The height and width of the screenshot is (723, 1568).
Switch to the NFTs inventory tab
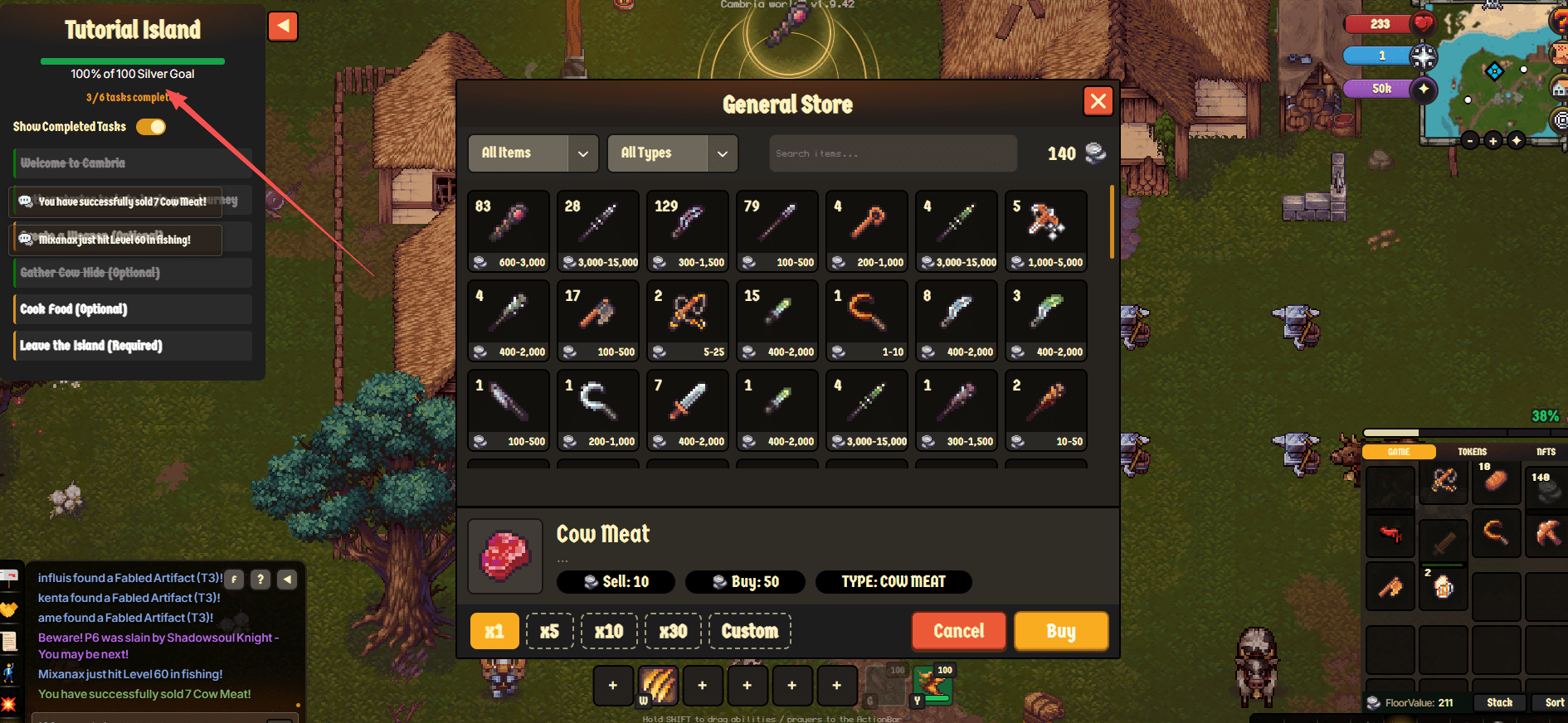pos(1546,452)
